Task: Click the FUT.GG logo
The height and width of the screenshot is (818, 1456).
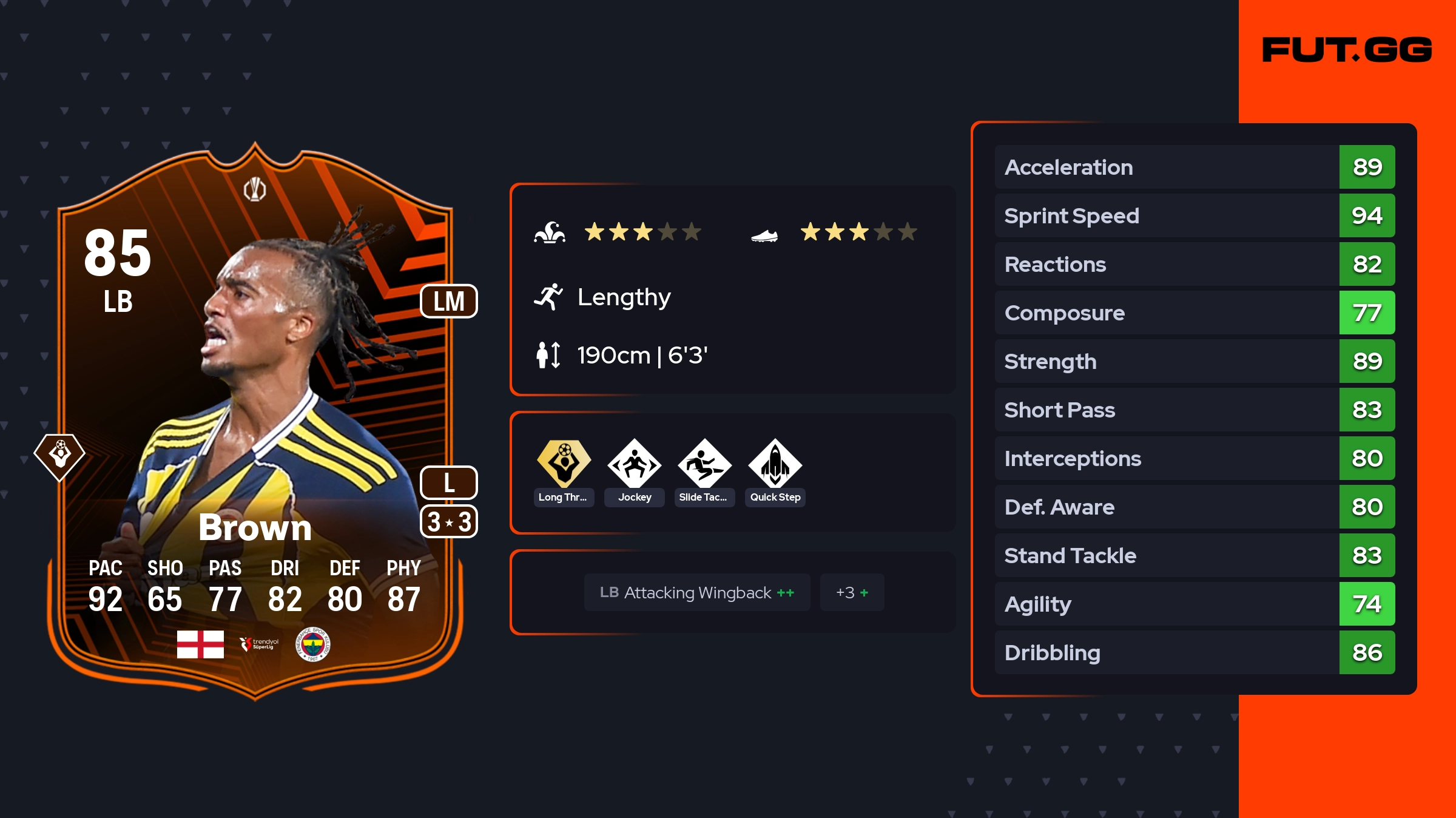Action: [x=1347, y=50]
